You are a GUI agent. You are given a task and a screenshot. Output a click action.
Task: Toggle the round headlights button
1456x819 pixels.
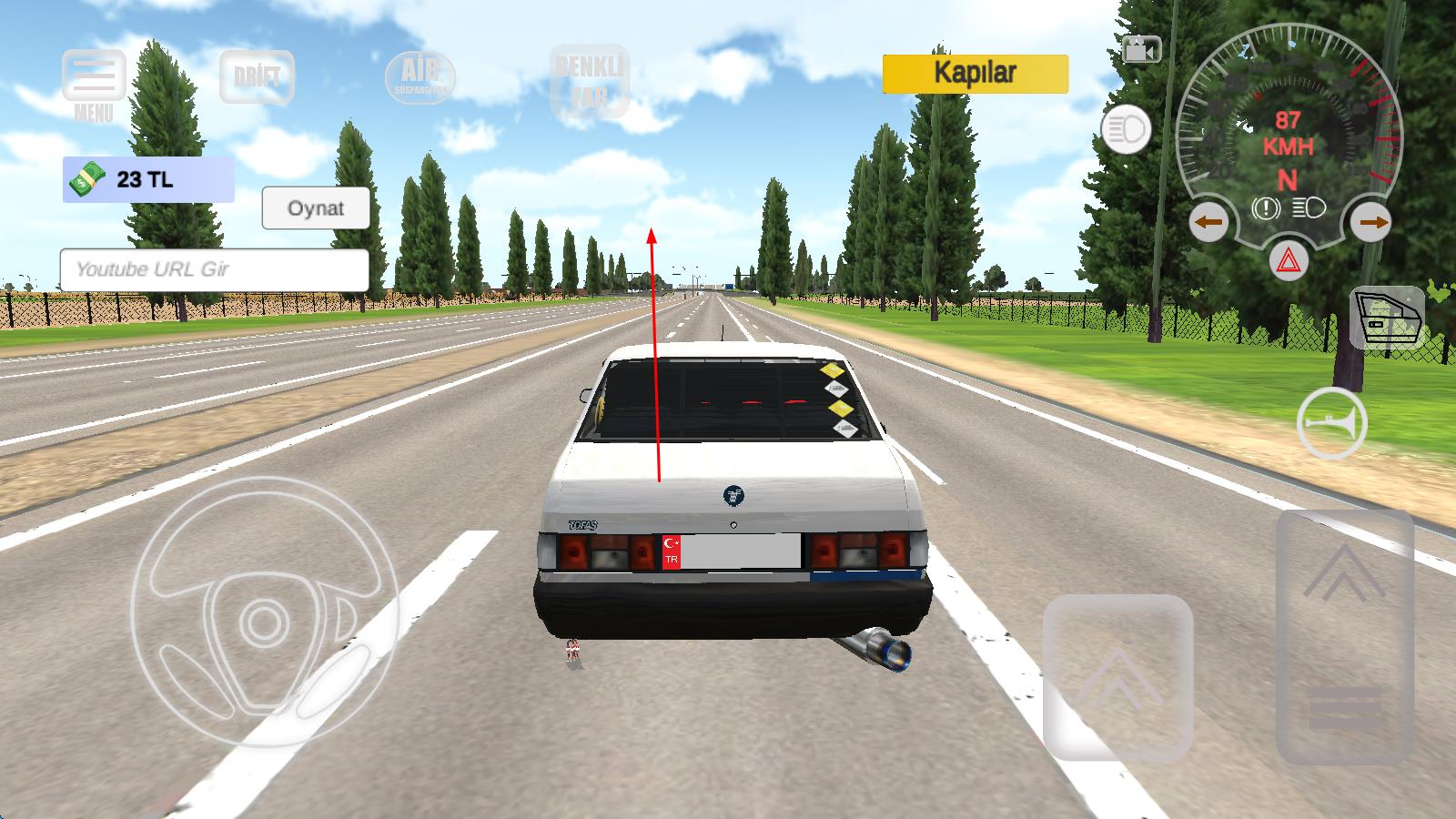coord(1126,131)
